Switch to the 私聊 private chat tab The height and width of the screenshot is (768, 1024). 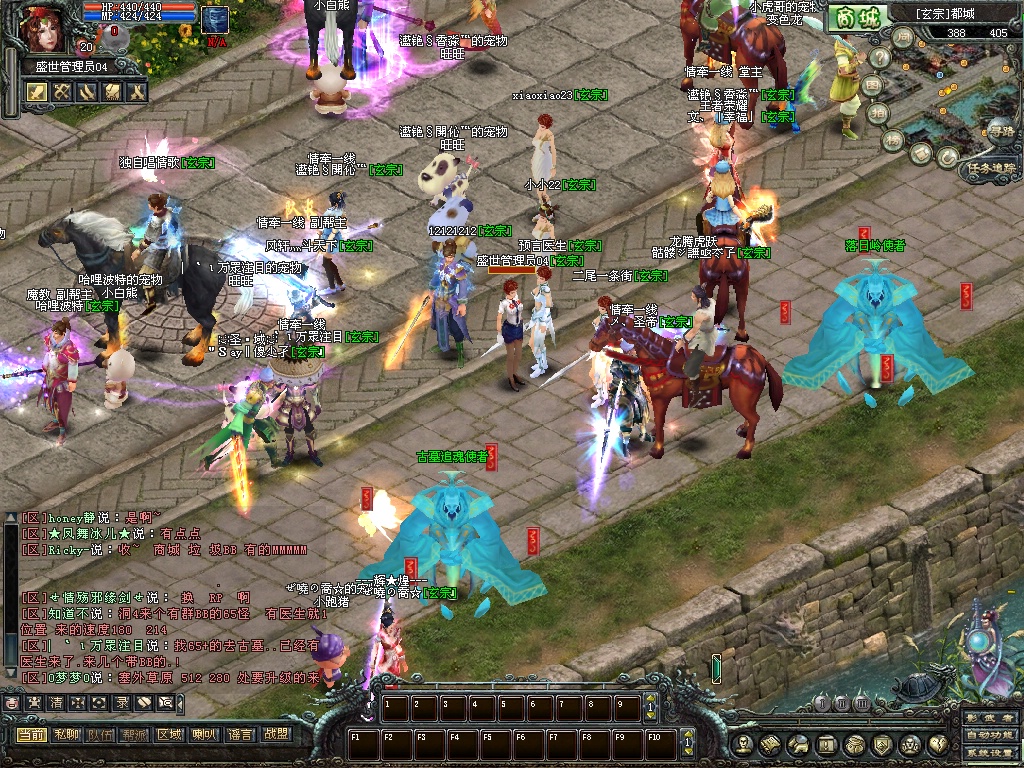click(66, 734)
